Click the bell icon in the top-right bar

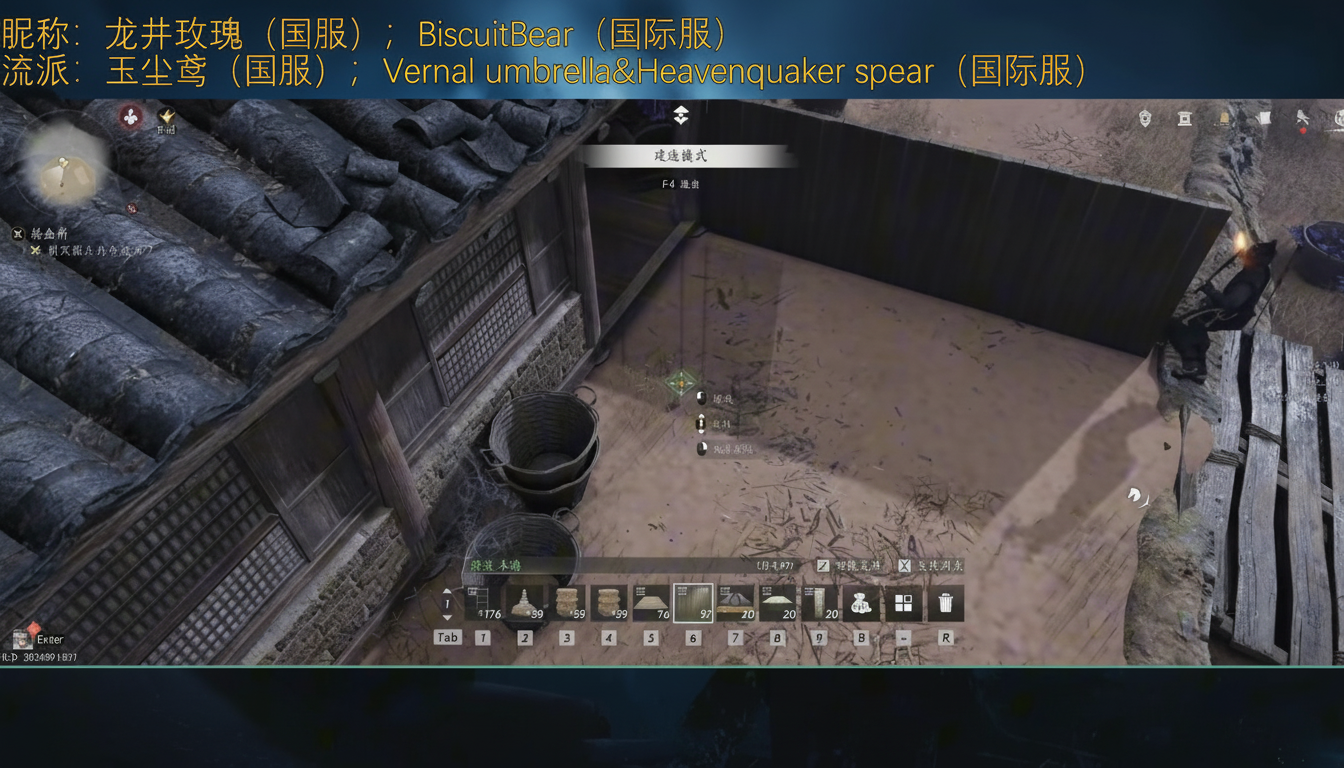tap(1223, 117)
